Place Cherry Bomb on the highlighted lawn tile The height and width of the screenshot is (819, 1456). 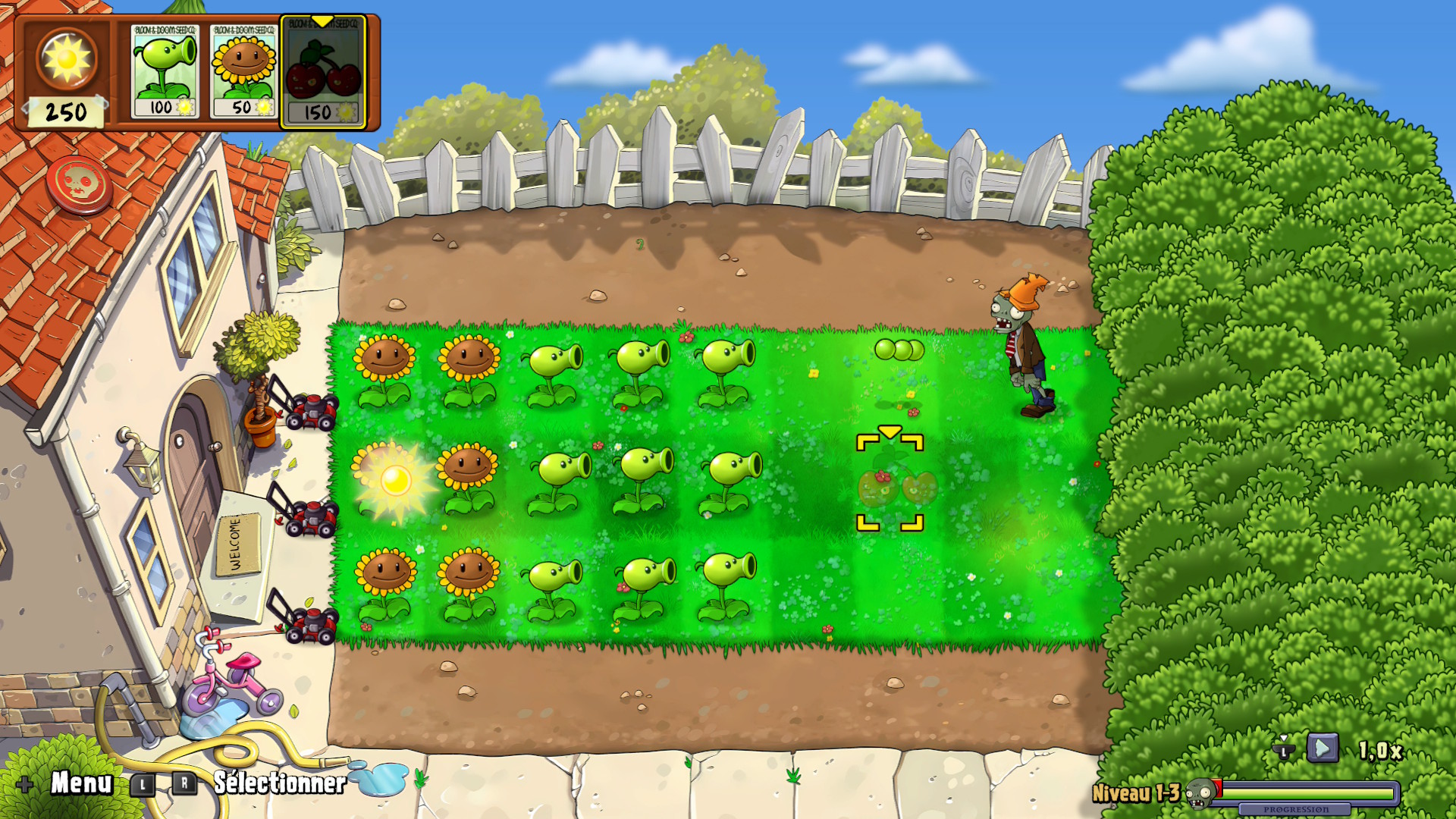890,483
